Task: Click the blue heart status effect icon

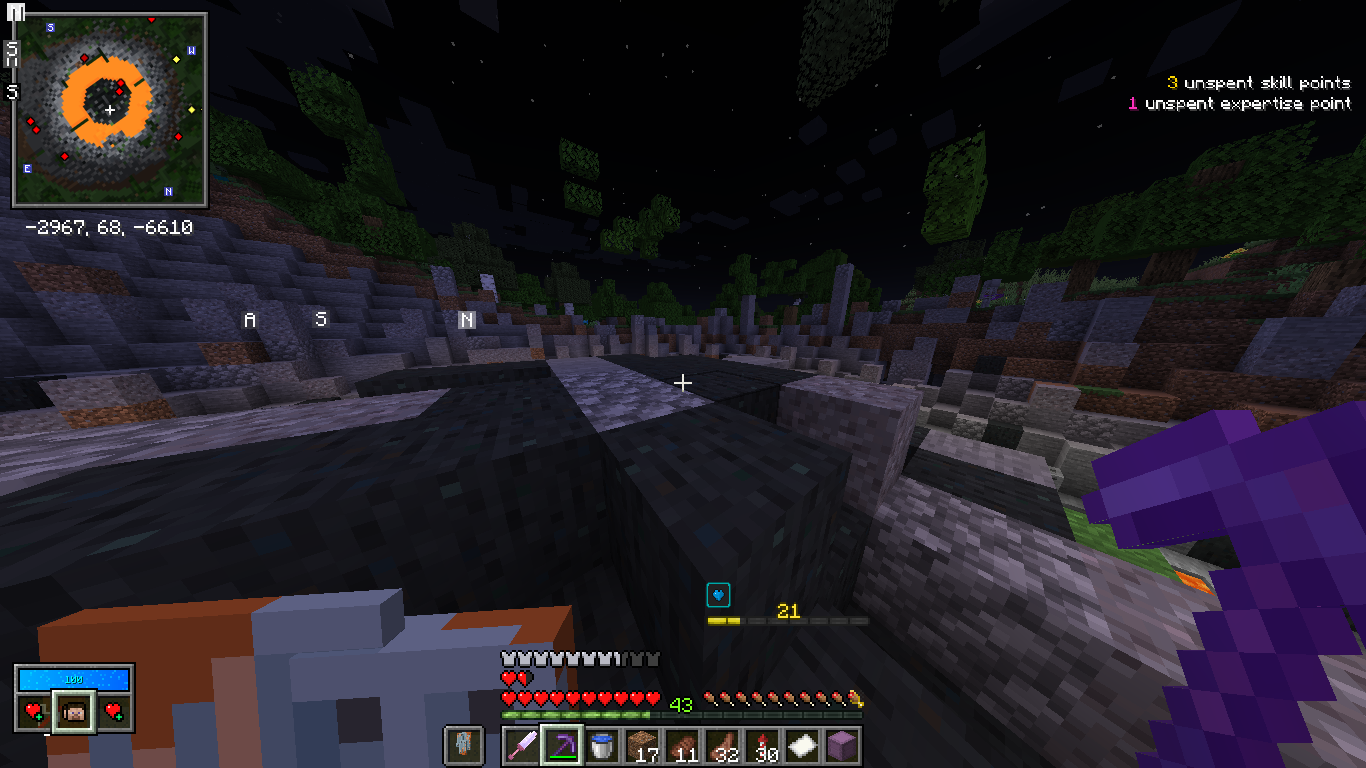Action: click(718, 596)
